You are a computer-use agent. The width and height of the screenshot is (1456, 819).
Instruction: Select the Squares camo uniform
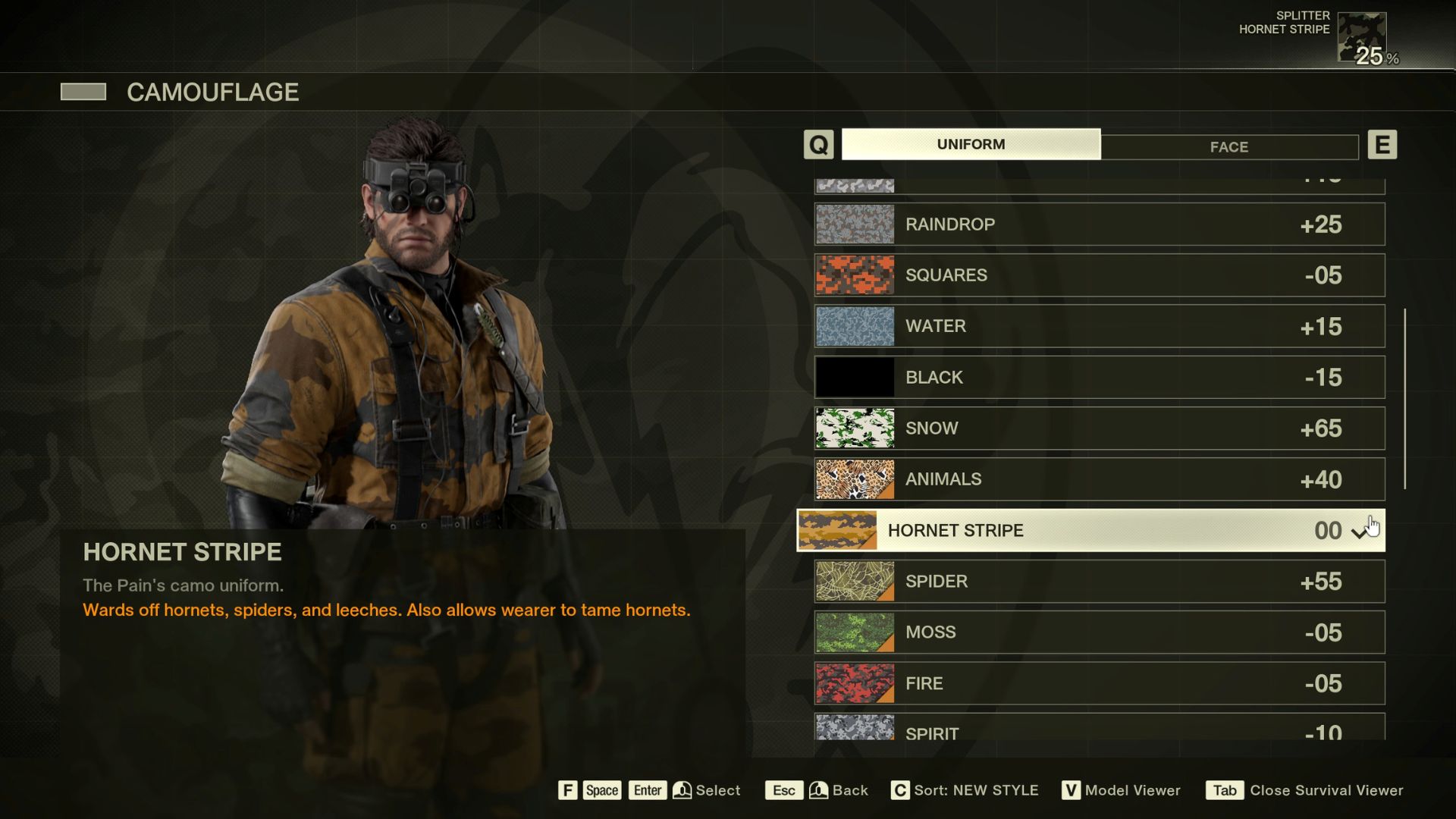point(1100,275)
